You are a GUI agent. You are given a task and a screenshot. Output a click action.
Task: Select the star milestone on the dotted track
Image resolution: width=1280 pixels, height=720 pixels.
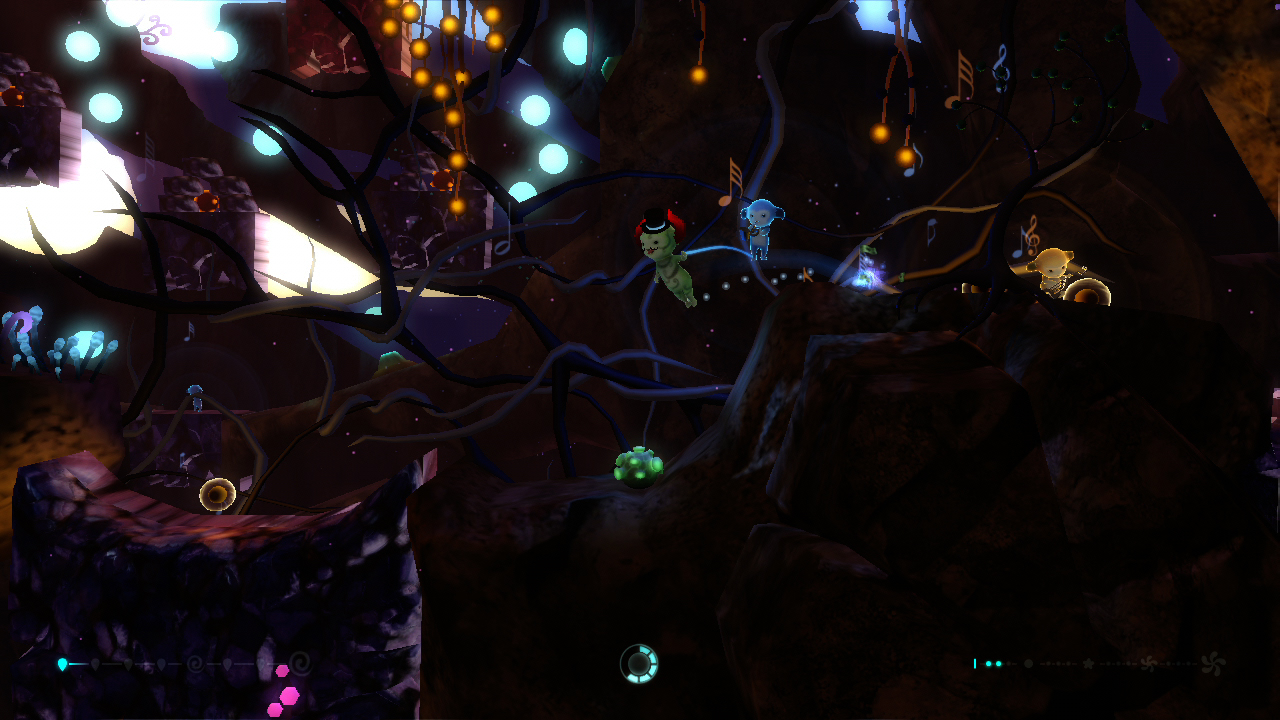[1088, 663]
